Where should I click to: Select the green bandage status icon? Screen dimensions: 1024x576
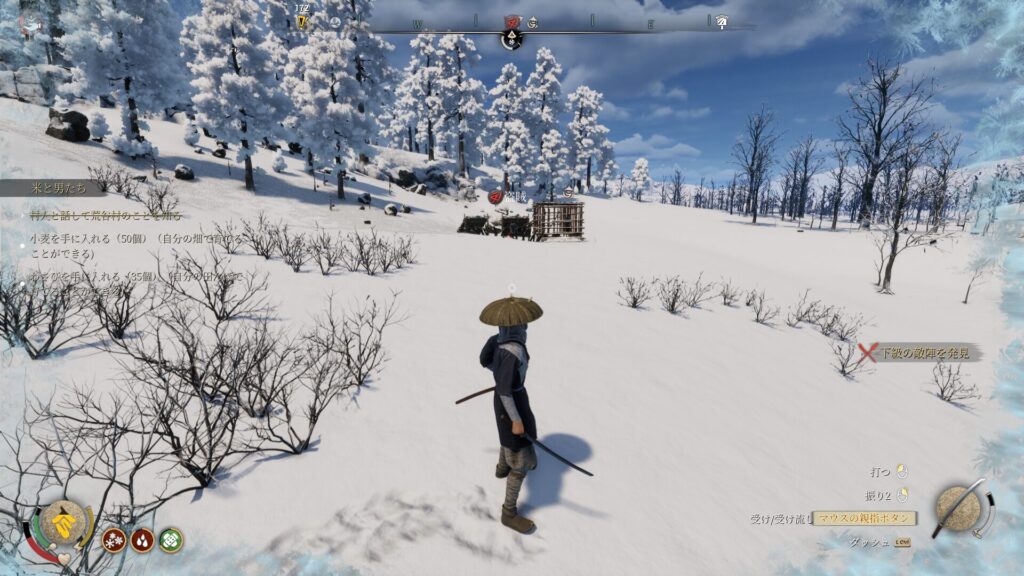pyautogui.click(x=171, y=540)
